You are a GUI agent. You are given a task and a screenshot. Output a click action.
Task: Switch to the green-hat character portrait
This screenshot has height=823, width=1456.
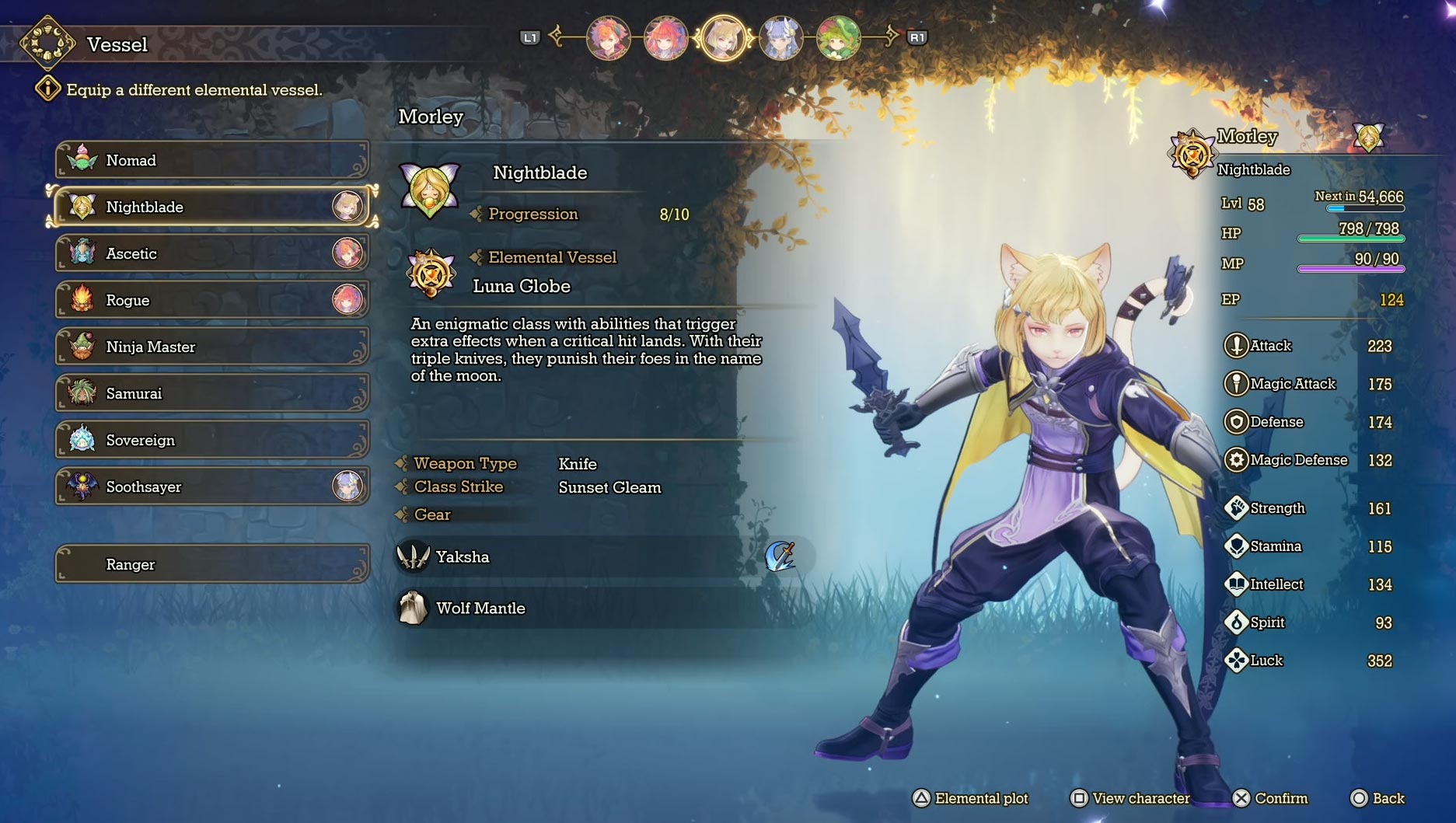pos(838,38)
